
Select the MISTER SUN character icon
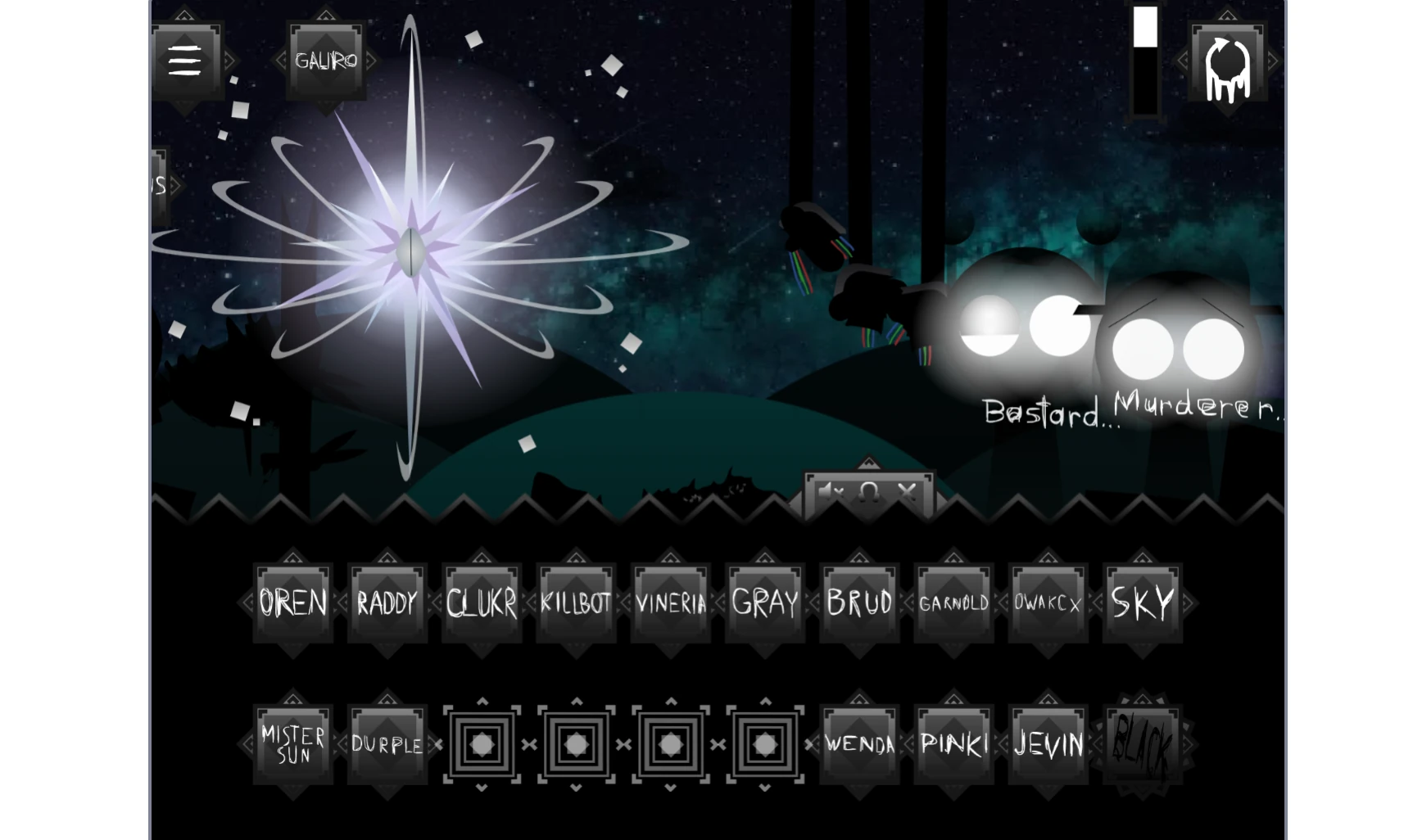tap(292, 743)
